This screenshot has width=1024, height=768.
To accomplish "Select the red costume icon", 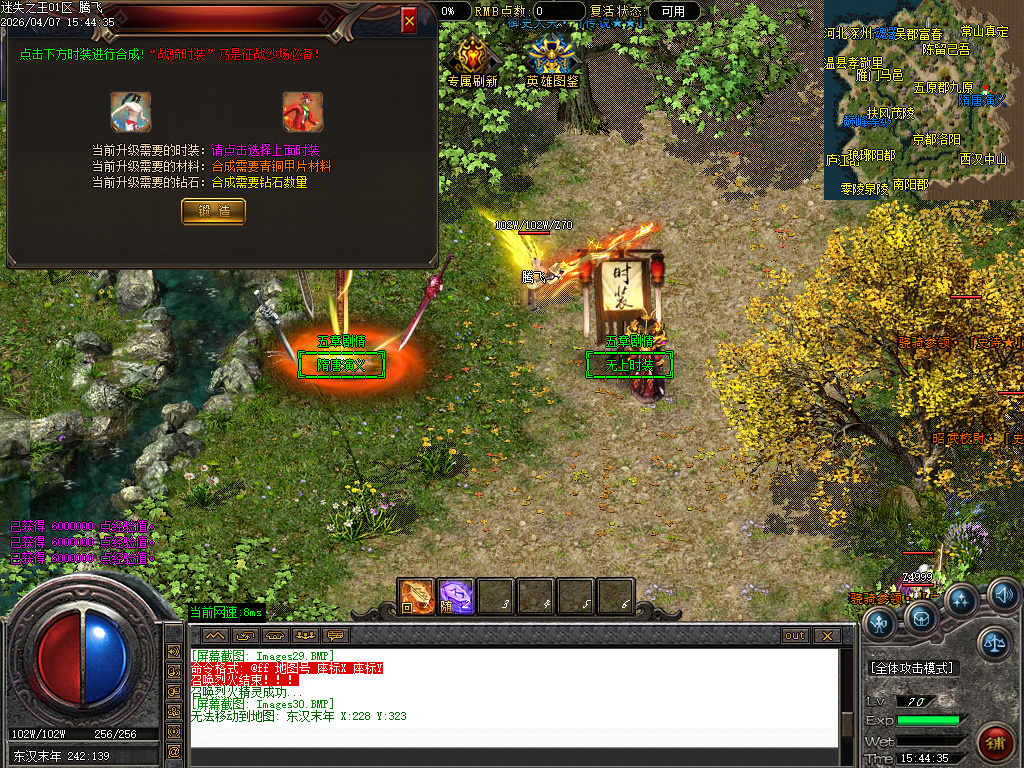I will [302, 111].
